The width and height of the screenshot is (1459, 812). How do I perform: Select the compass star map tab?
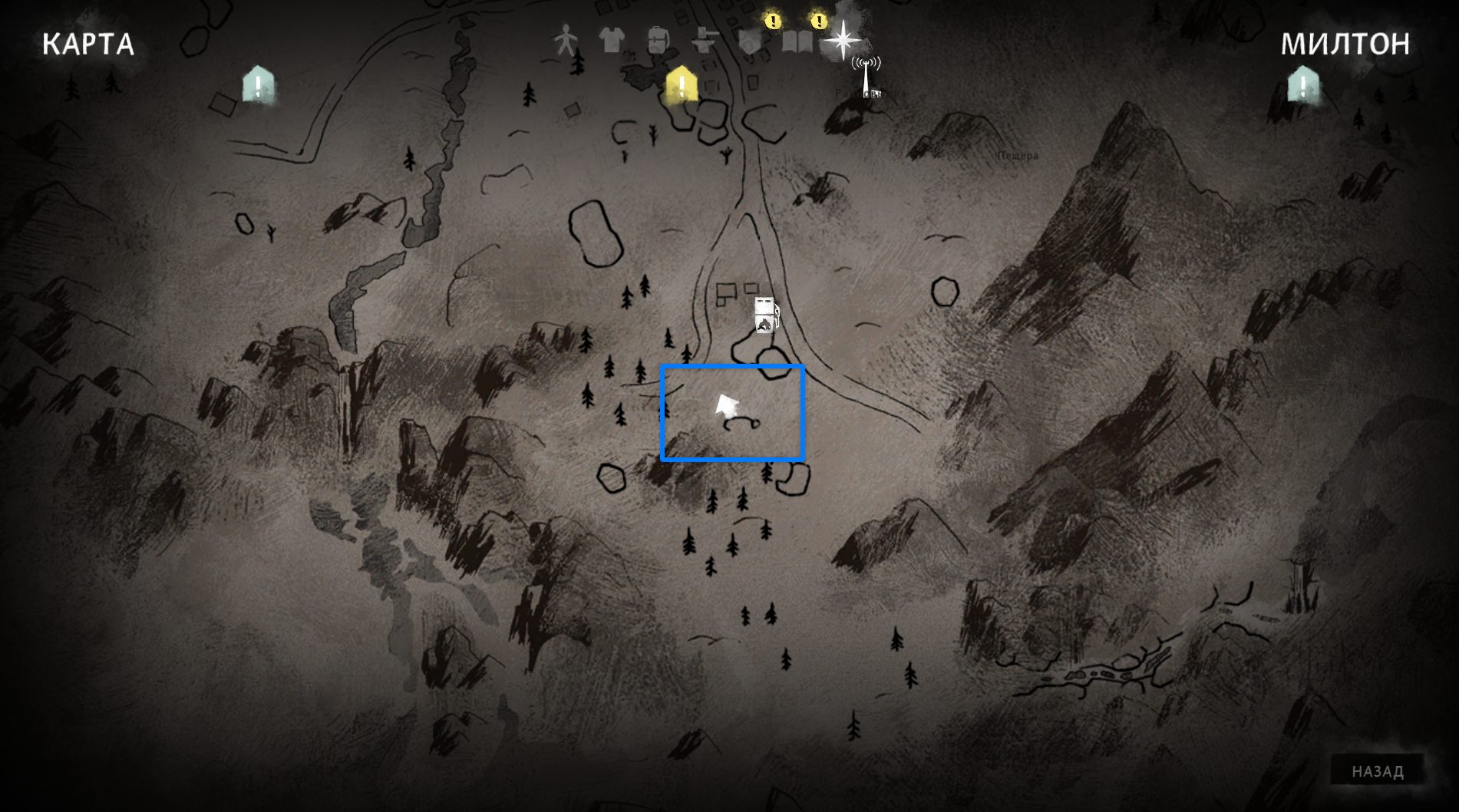843,40
